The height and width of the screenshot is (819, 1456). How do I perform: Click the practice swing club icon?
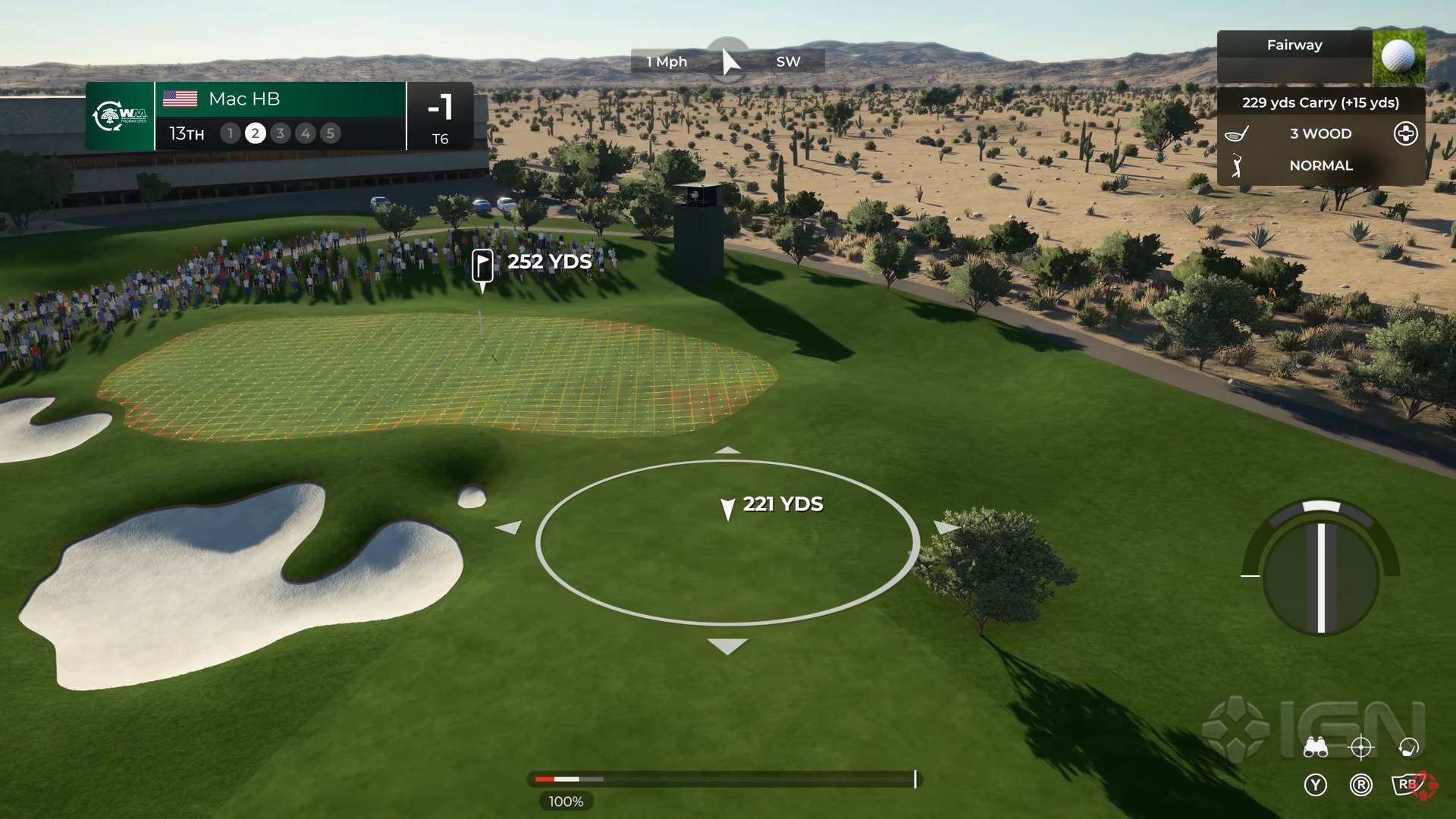pos(1408,748)
